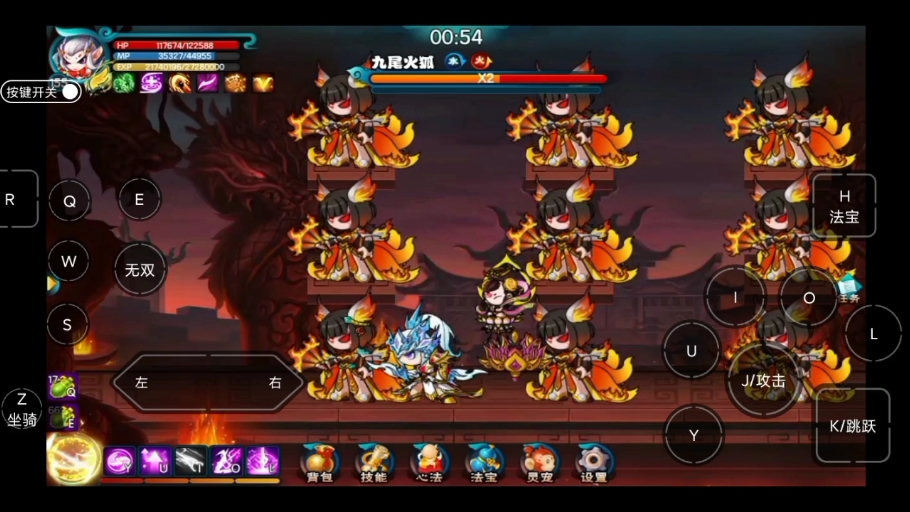The image size is (910, 512).
Task: Toggle the 按键开关 key overlay switch
Action: coord(70,92)
